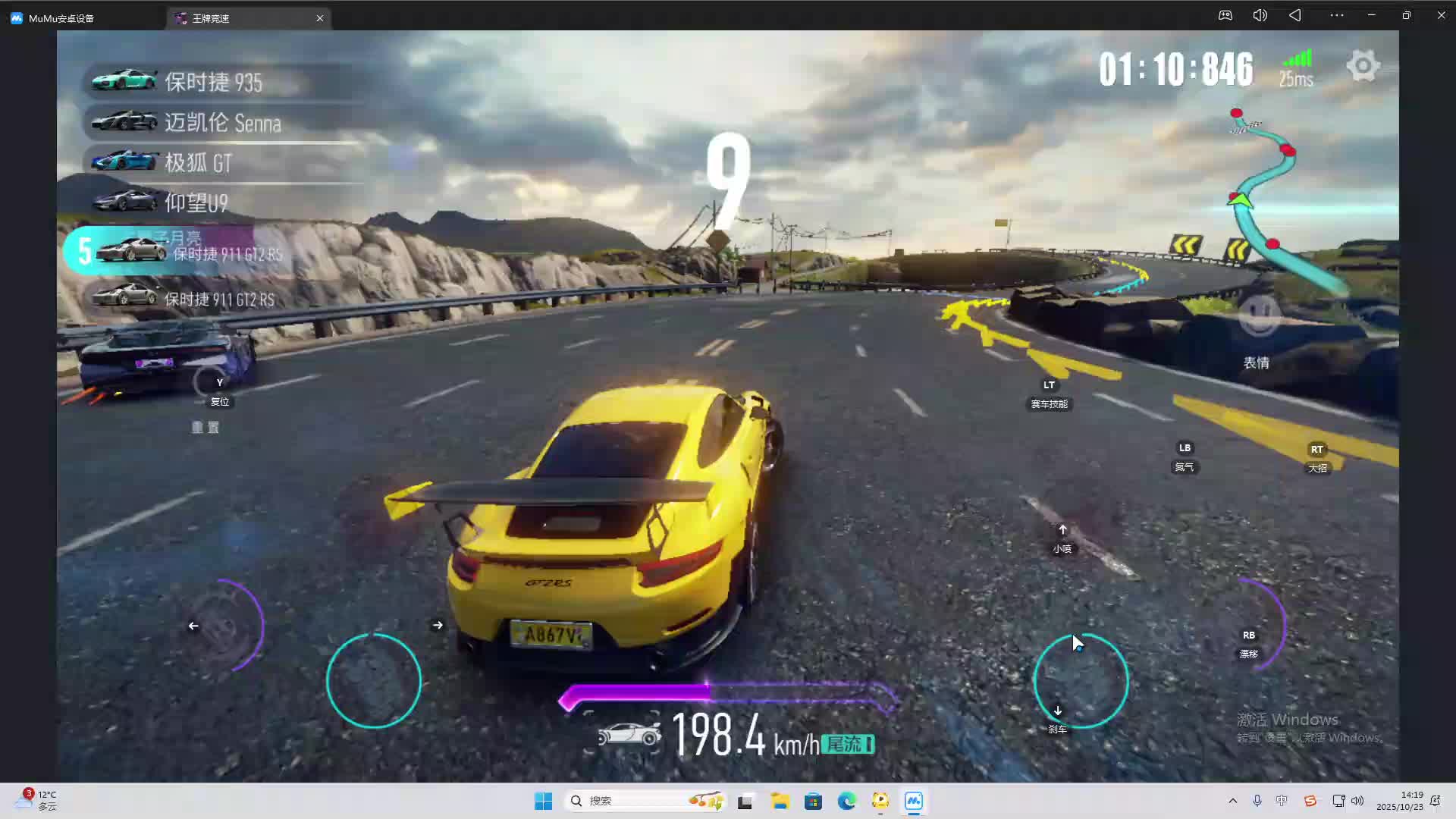Tap the 刹车 brake circle
The image size is (1456, 819).
tap(1081, 680)
